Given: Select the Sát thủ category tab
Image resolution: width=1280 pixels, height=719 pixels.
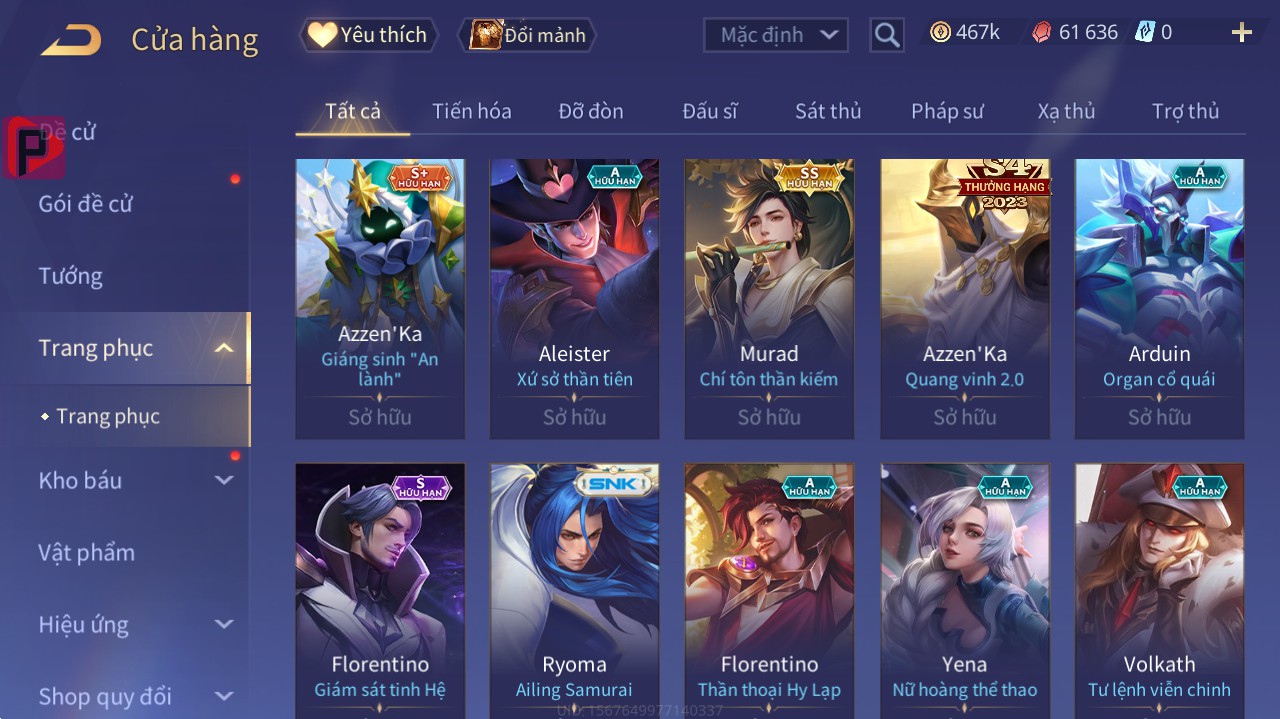Looking at the screenshot, I should tap(828, 111).
